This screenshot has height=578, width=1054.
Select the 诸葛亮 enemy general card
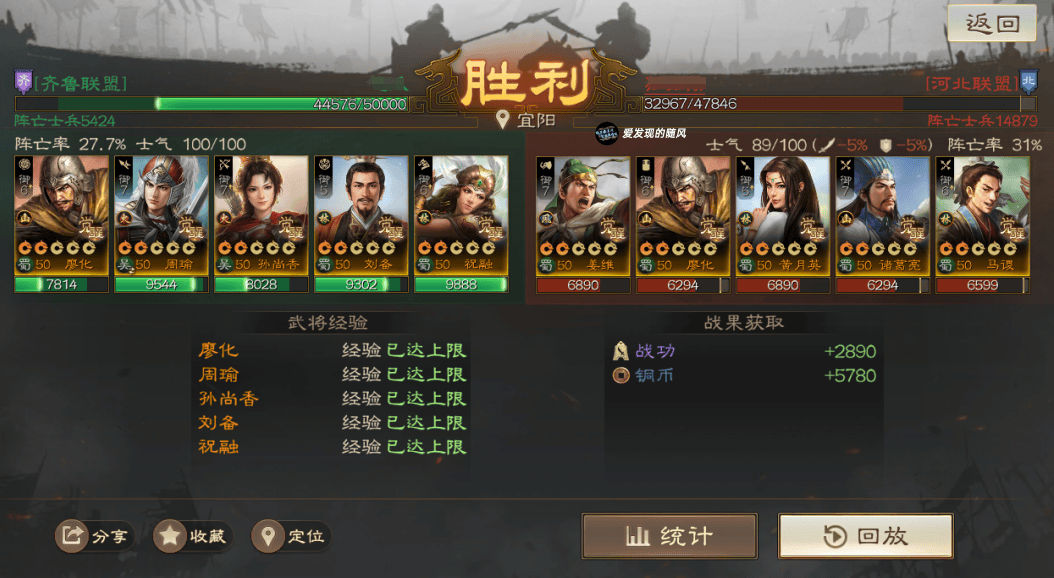(883, 215)
